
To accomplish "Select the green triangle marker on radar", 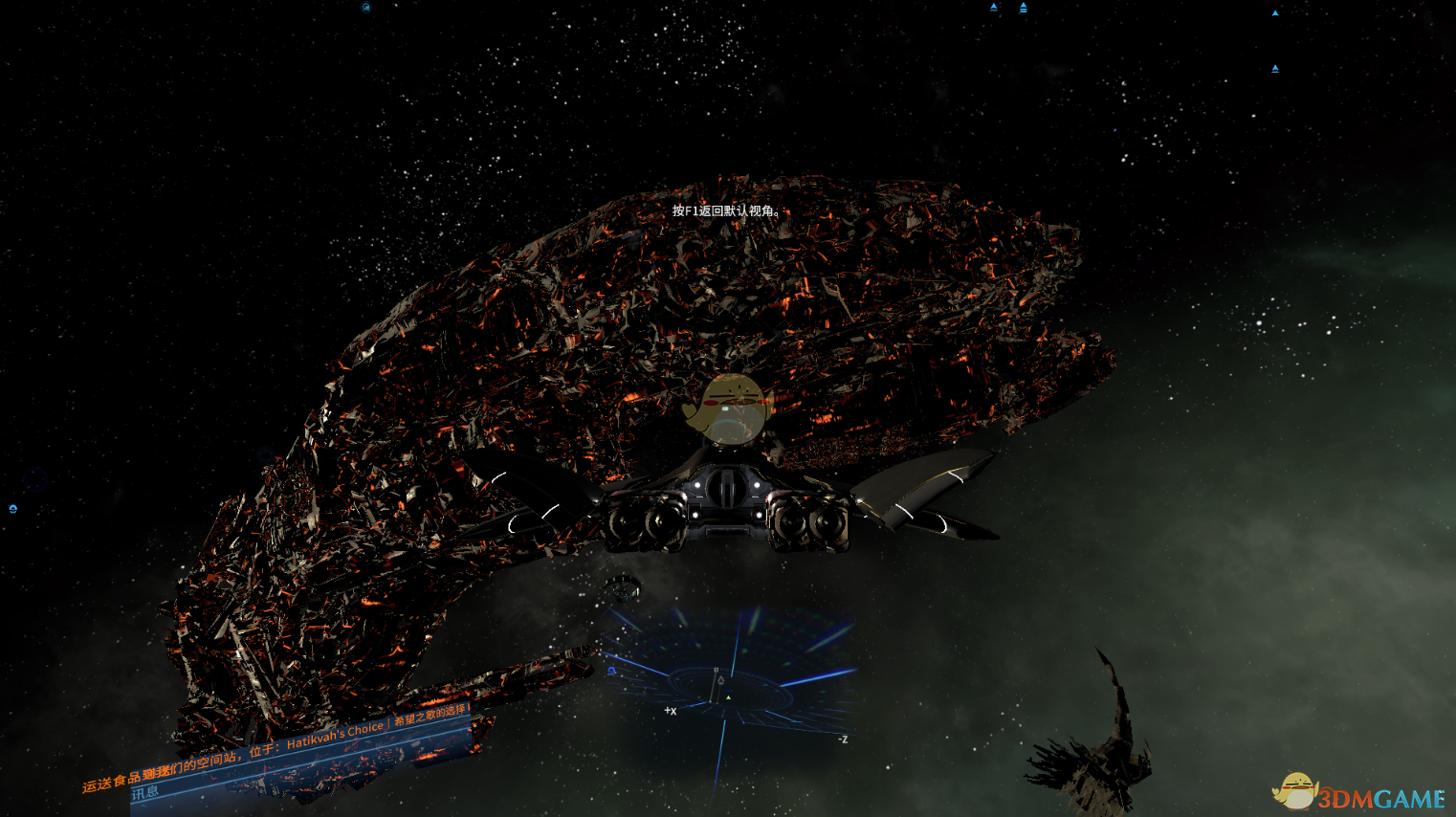I will [x=728, y=696].
